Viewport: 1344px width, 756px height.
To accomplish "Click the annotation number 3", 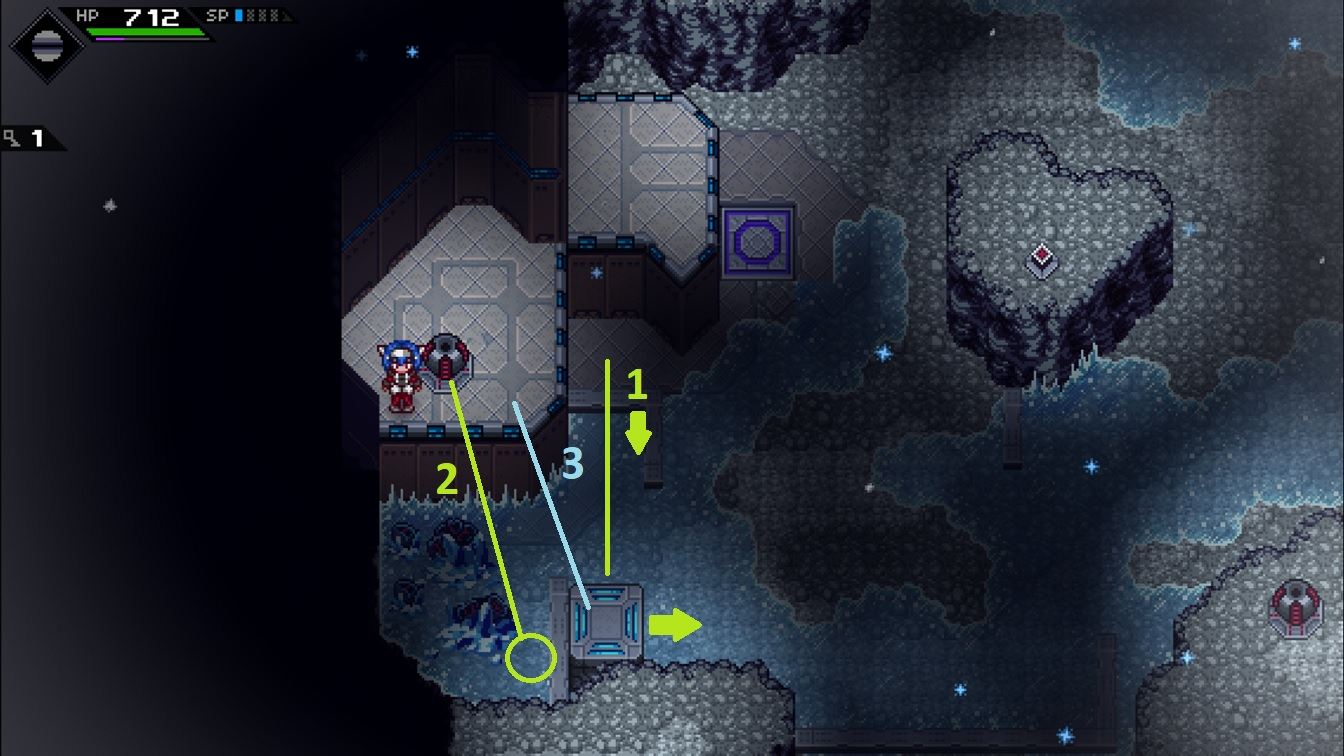I will (x=573, y=463).
